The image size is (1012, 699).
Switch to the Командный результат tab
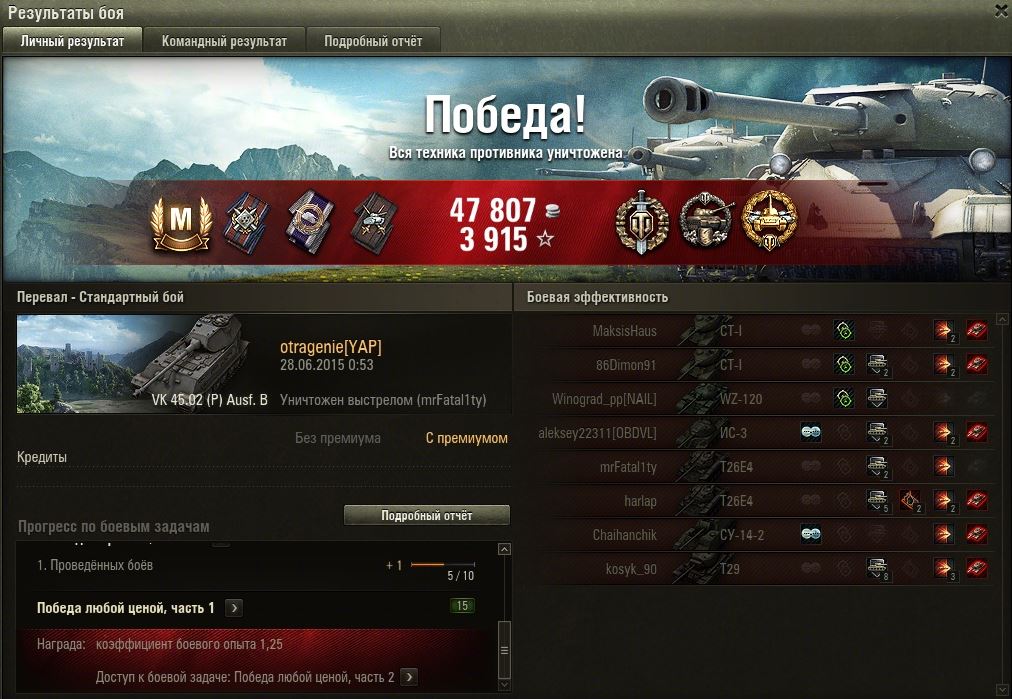tap(224, 41)
